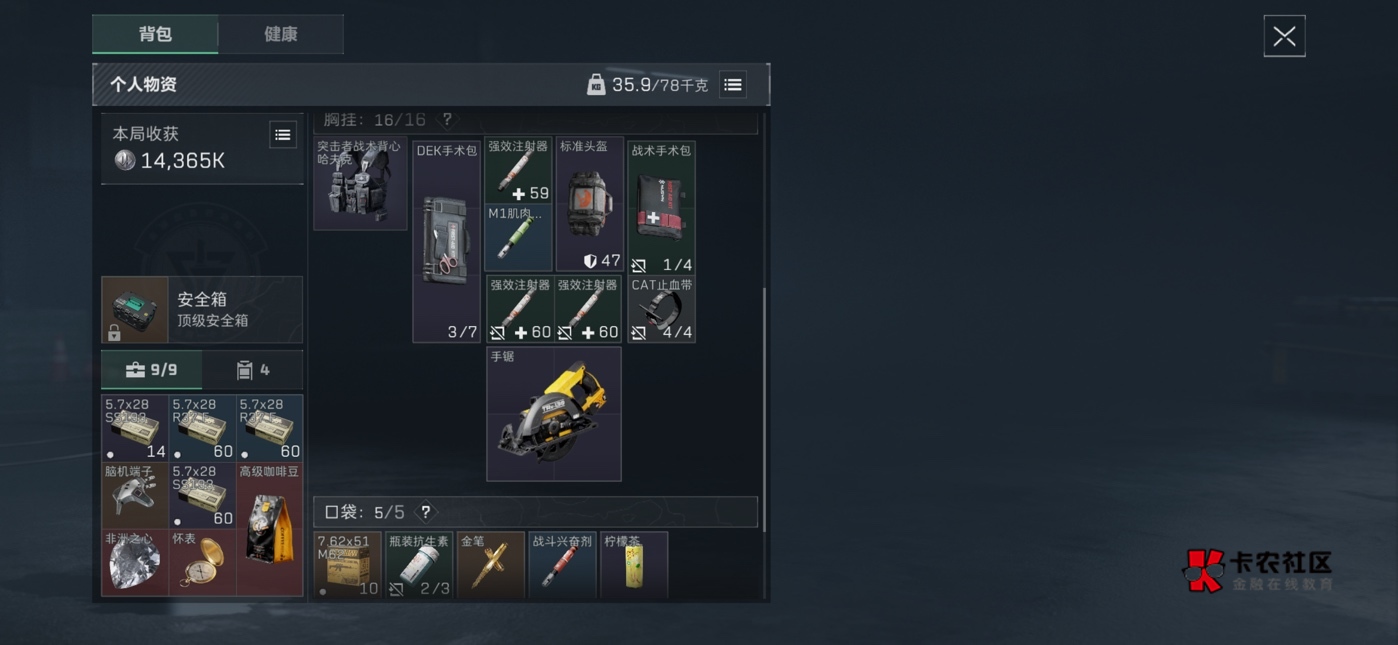The image size is (1398, 645).
Task: Switch to the 健康 tab
Action: click(280, 34)
